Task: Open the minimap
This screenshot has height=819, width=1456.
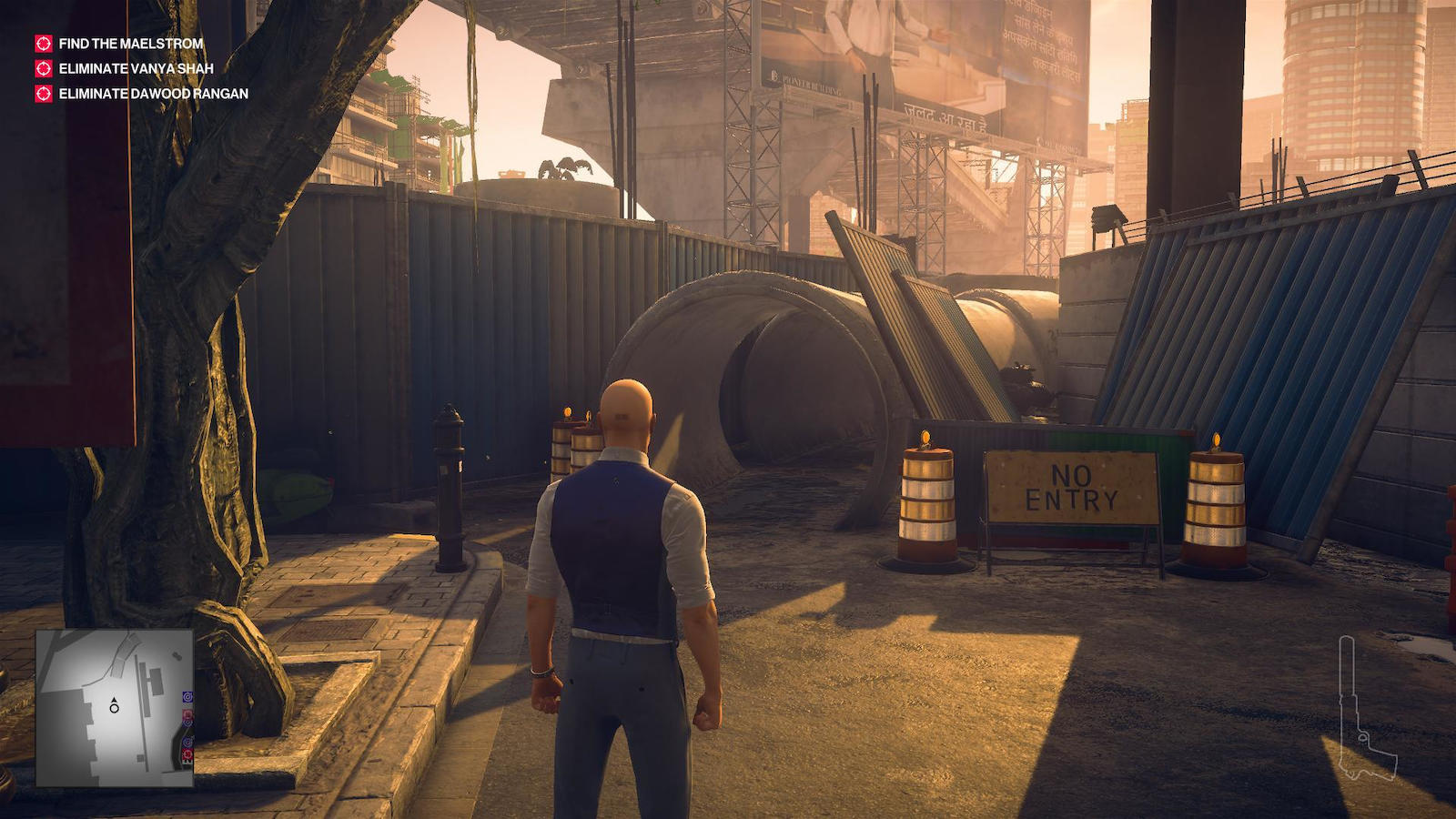Action: click(x=115, y=707)
